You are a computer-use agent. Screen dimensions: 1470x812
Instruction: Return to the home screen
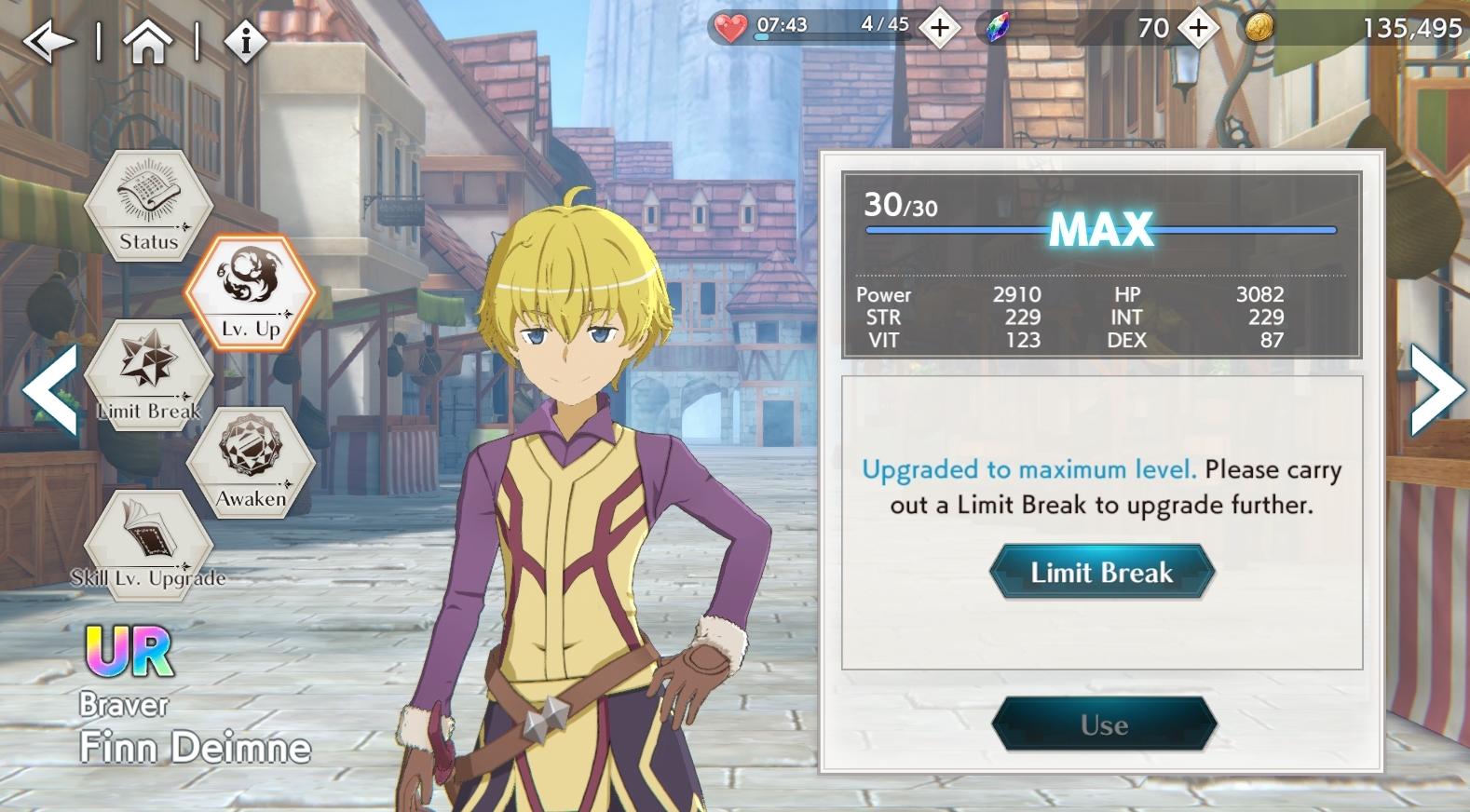click(x=148, y=42)
